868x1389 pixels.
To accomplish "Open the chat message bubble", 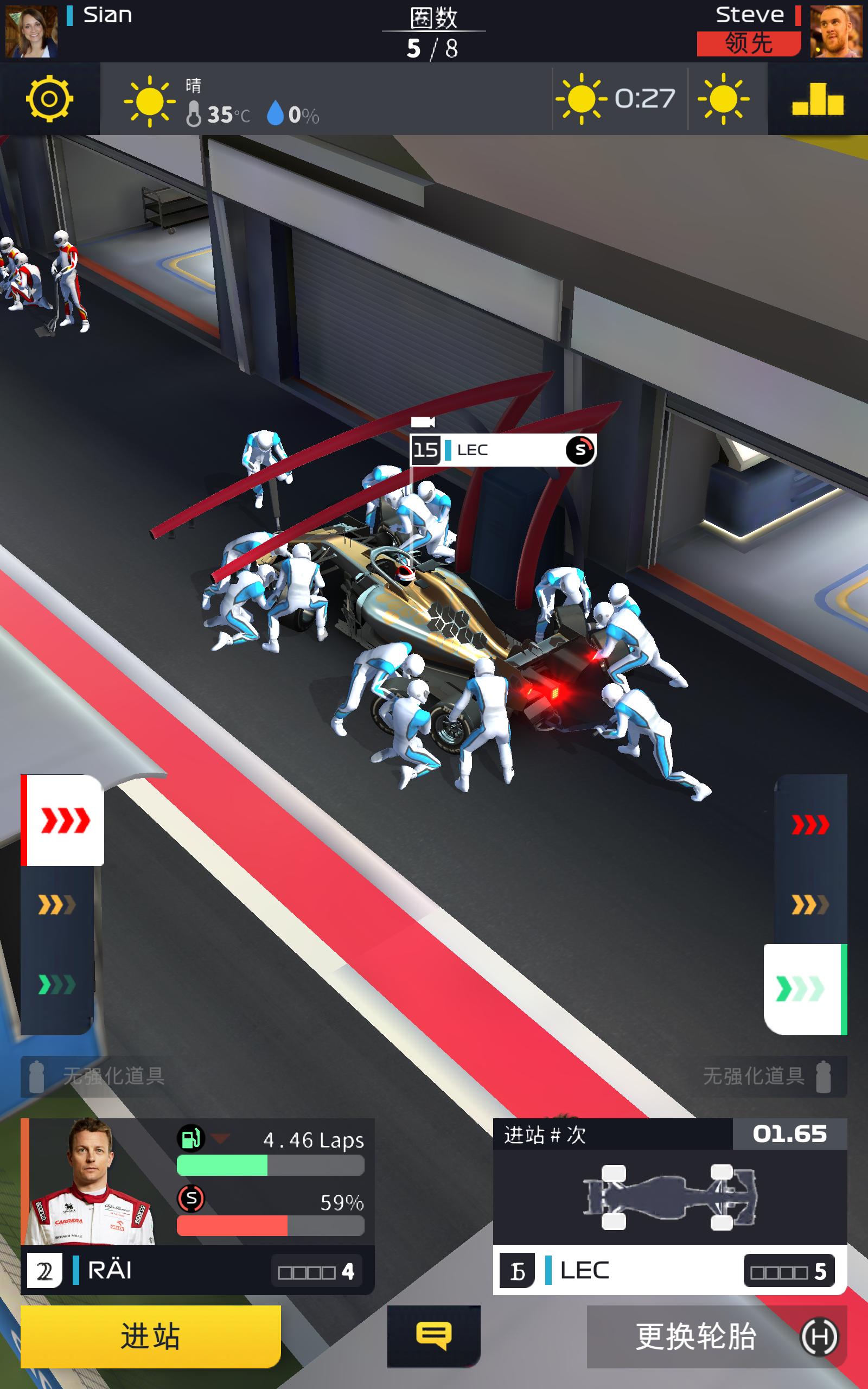I will 433,1336.
